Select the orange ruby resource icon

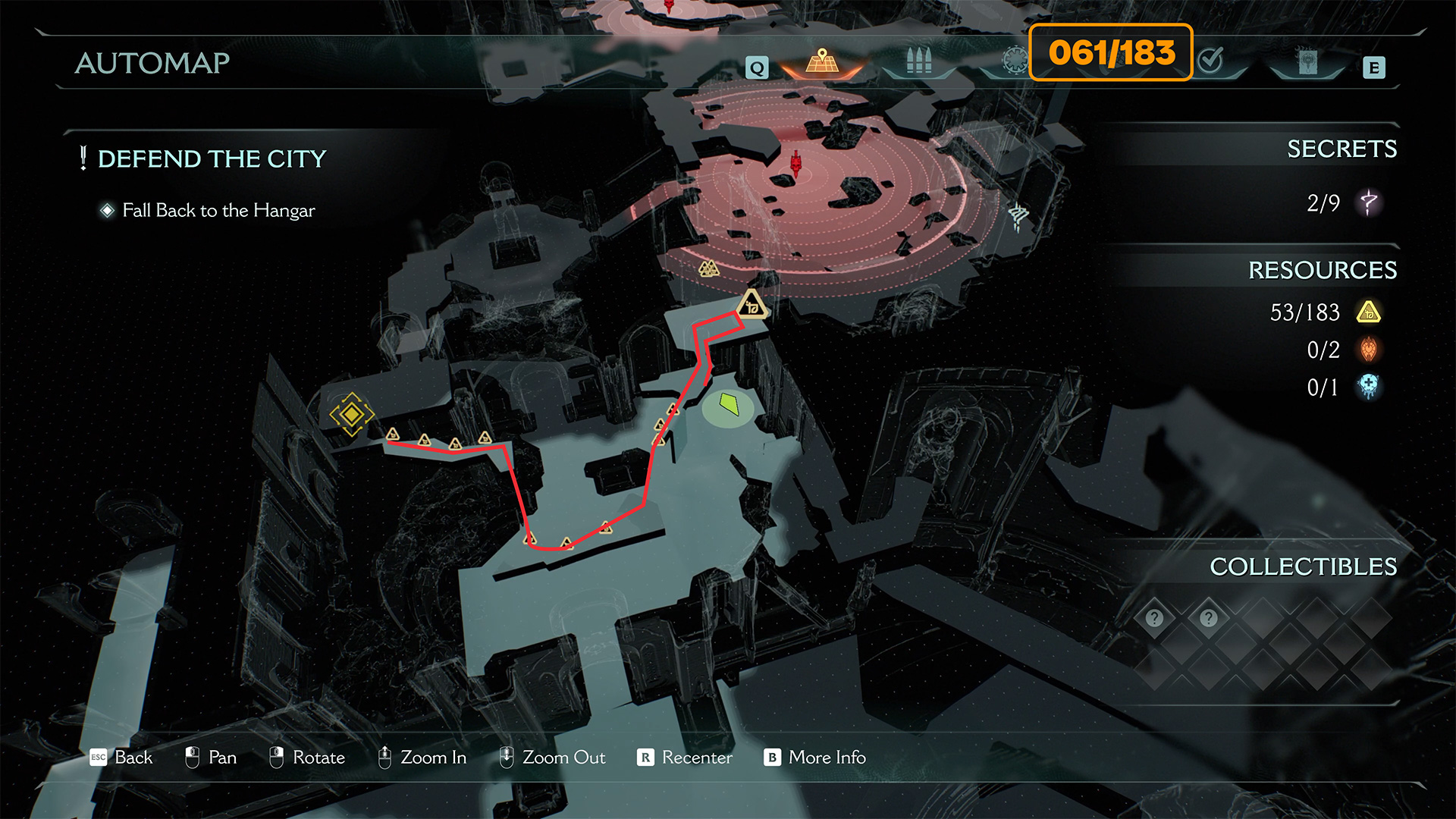click(x=1369, y=350)
